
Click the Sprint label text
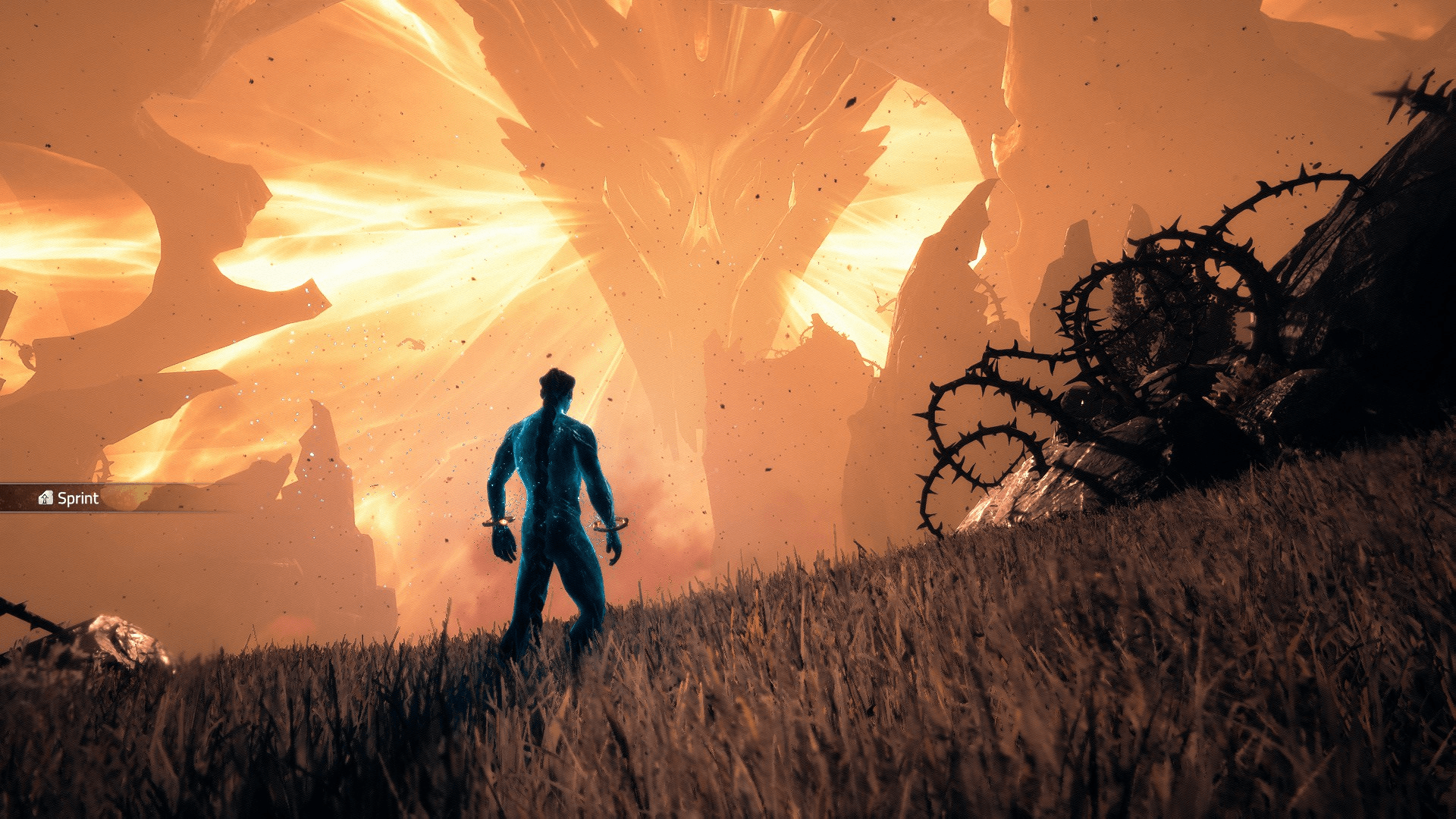[x=79, y=498]
